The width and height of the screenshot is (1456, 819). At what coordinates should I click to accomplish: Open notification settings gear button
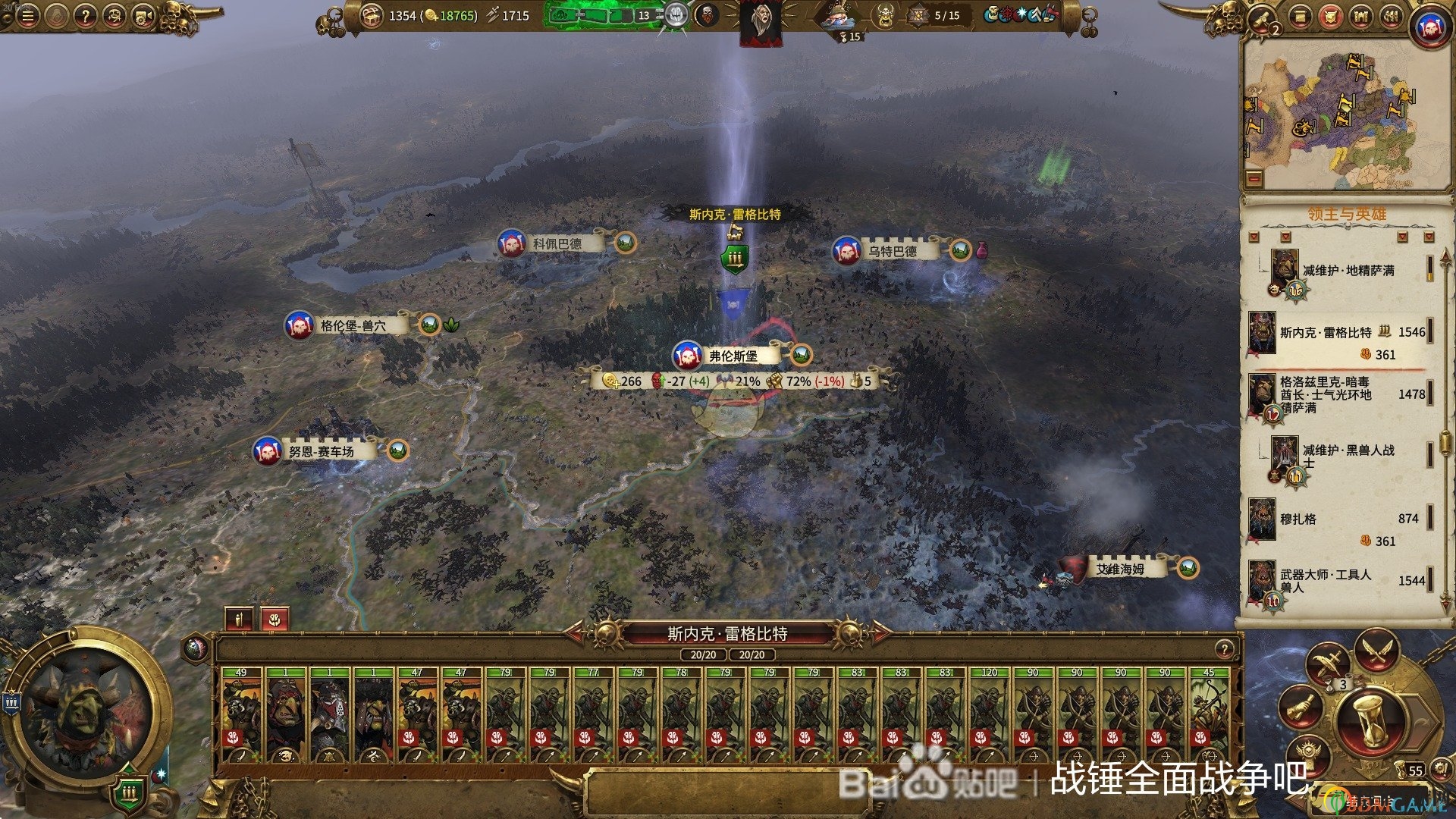pos(1440,770)
